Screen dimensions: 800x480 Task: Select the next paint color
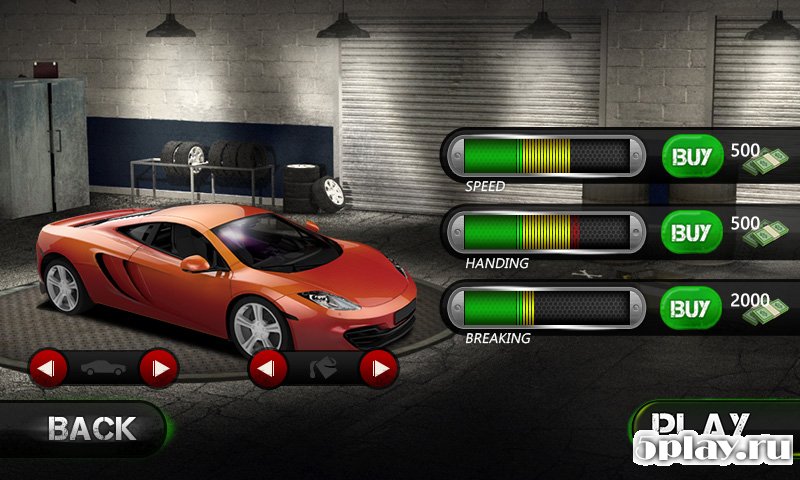click(x=378, y=370)
